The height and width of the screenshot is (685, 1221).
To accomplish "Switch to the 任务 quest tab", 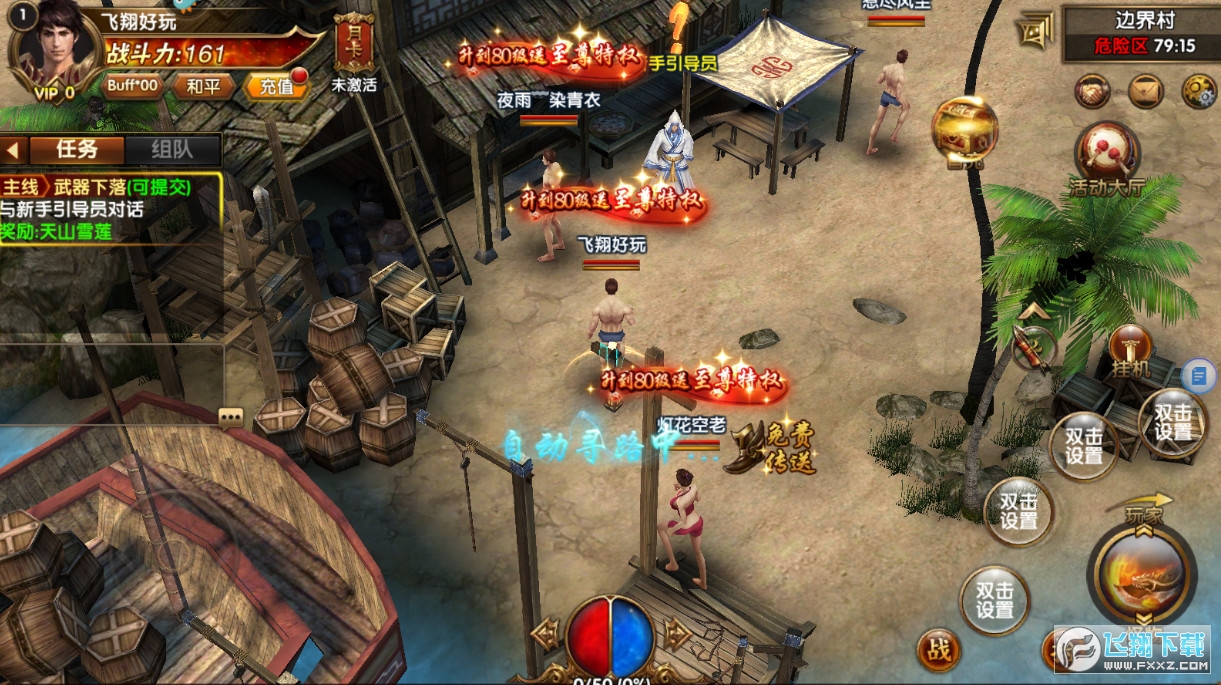I will pos(76,149).
